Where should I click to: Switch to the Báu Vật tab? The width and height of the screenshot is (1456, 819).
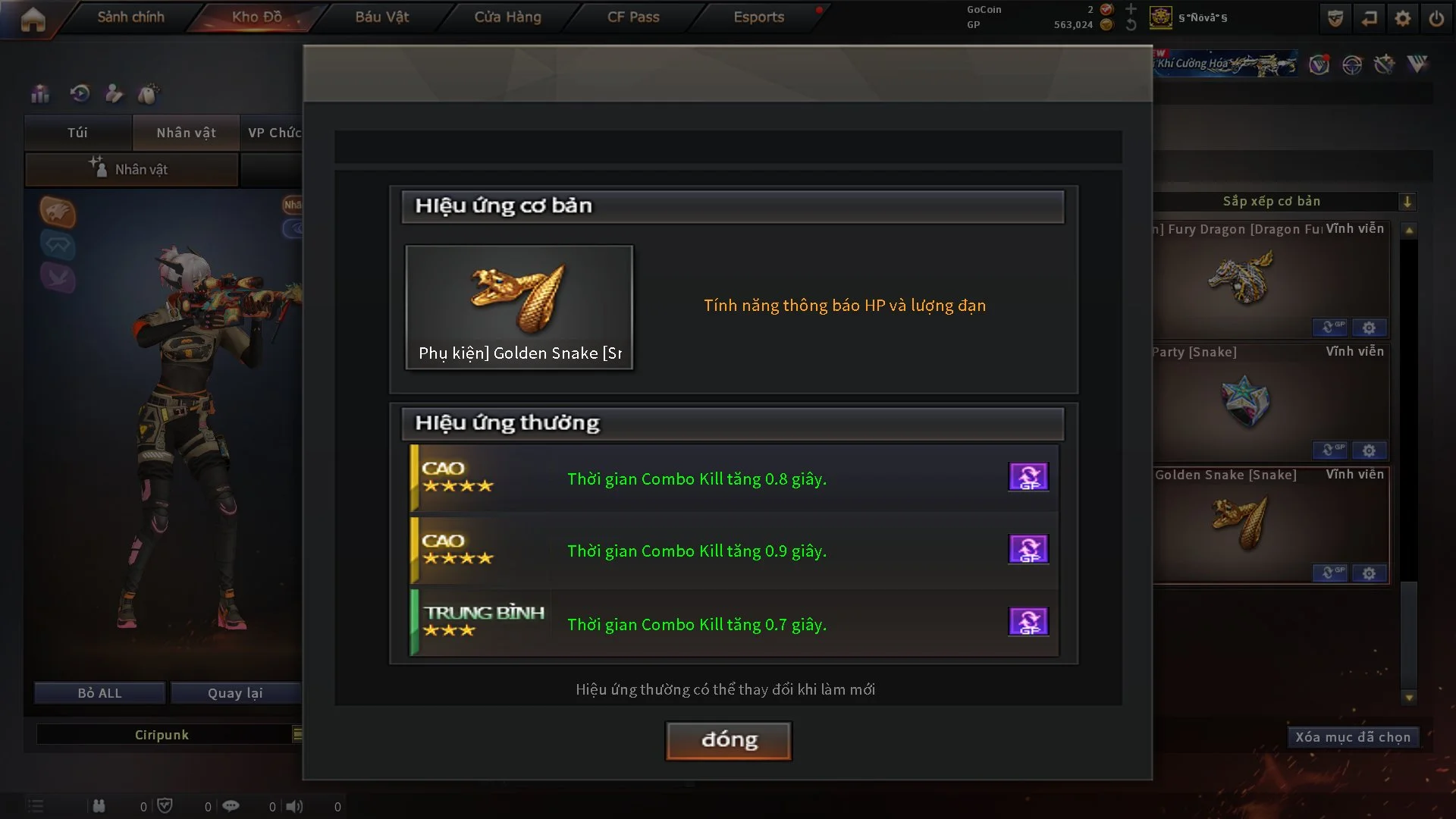click(381, 17)
